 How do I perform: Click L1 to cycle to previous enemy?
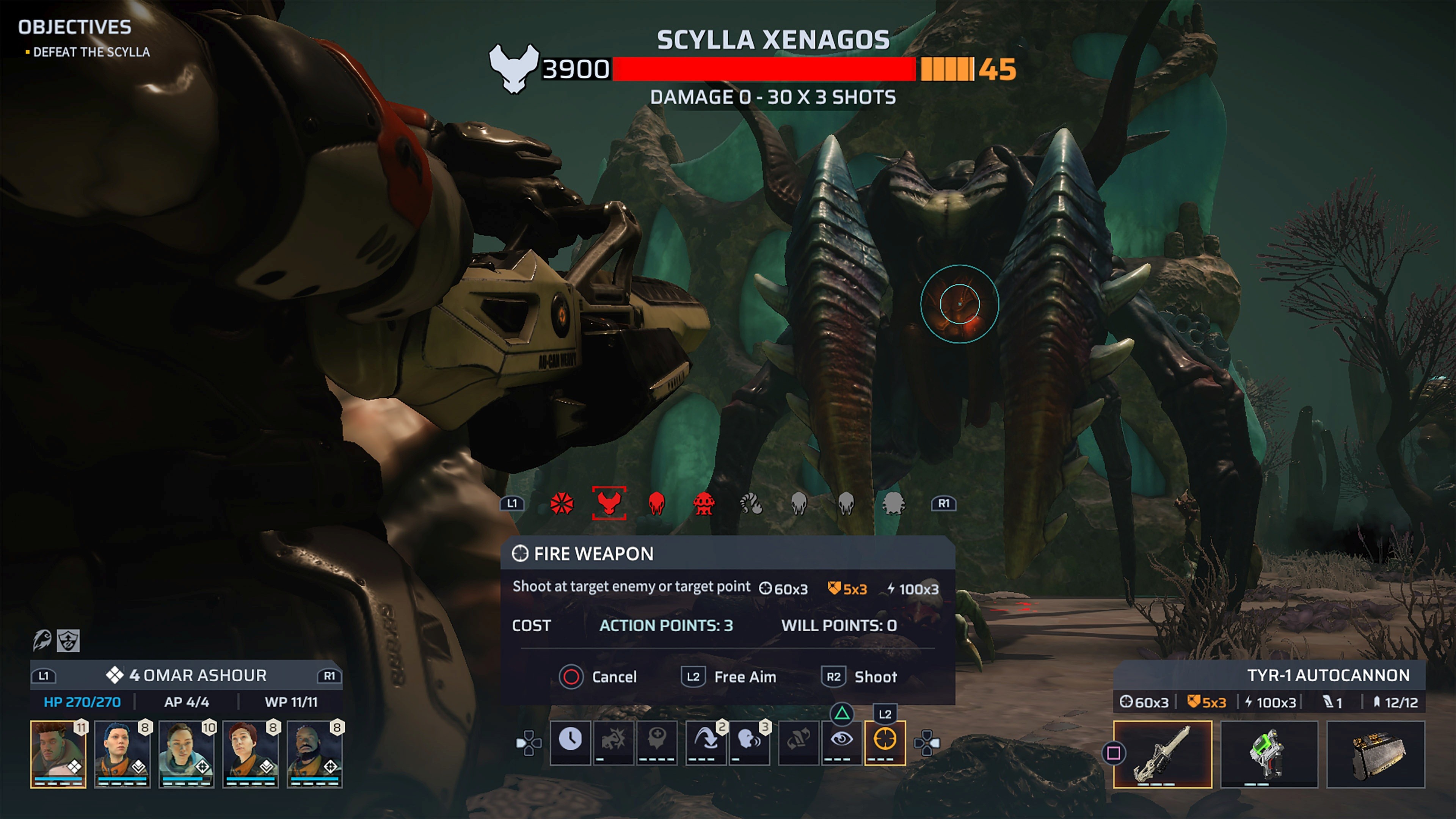tap(513, 503)
